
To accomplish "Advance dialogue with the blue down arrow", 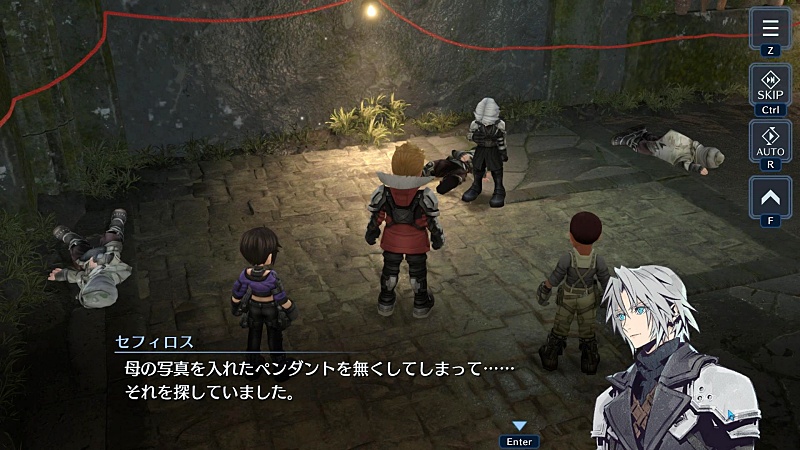I will (x=519, y=426).
